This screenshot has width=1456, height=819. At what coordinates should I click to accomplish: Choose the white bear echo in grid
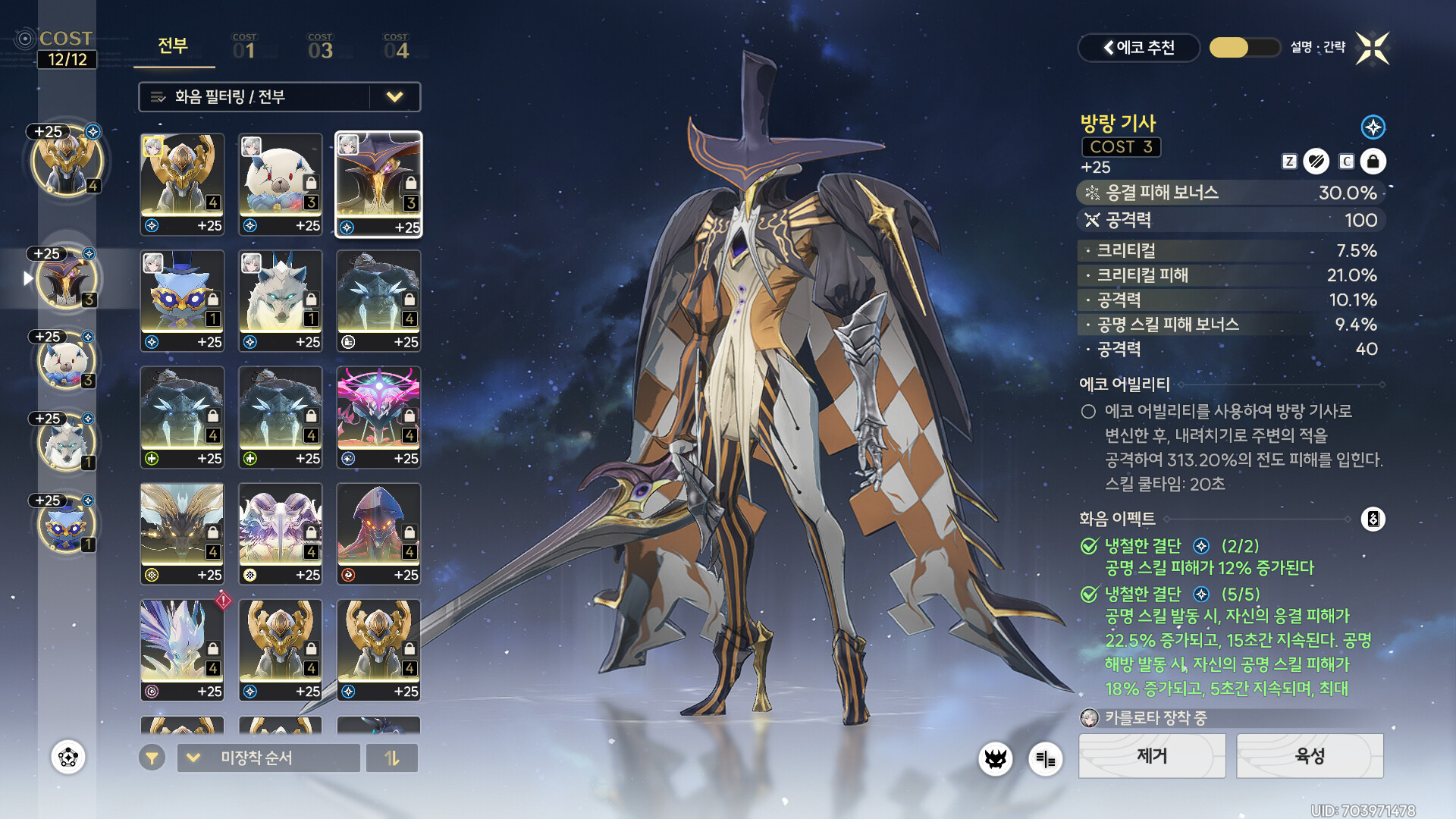(x=280, y=184)
